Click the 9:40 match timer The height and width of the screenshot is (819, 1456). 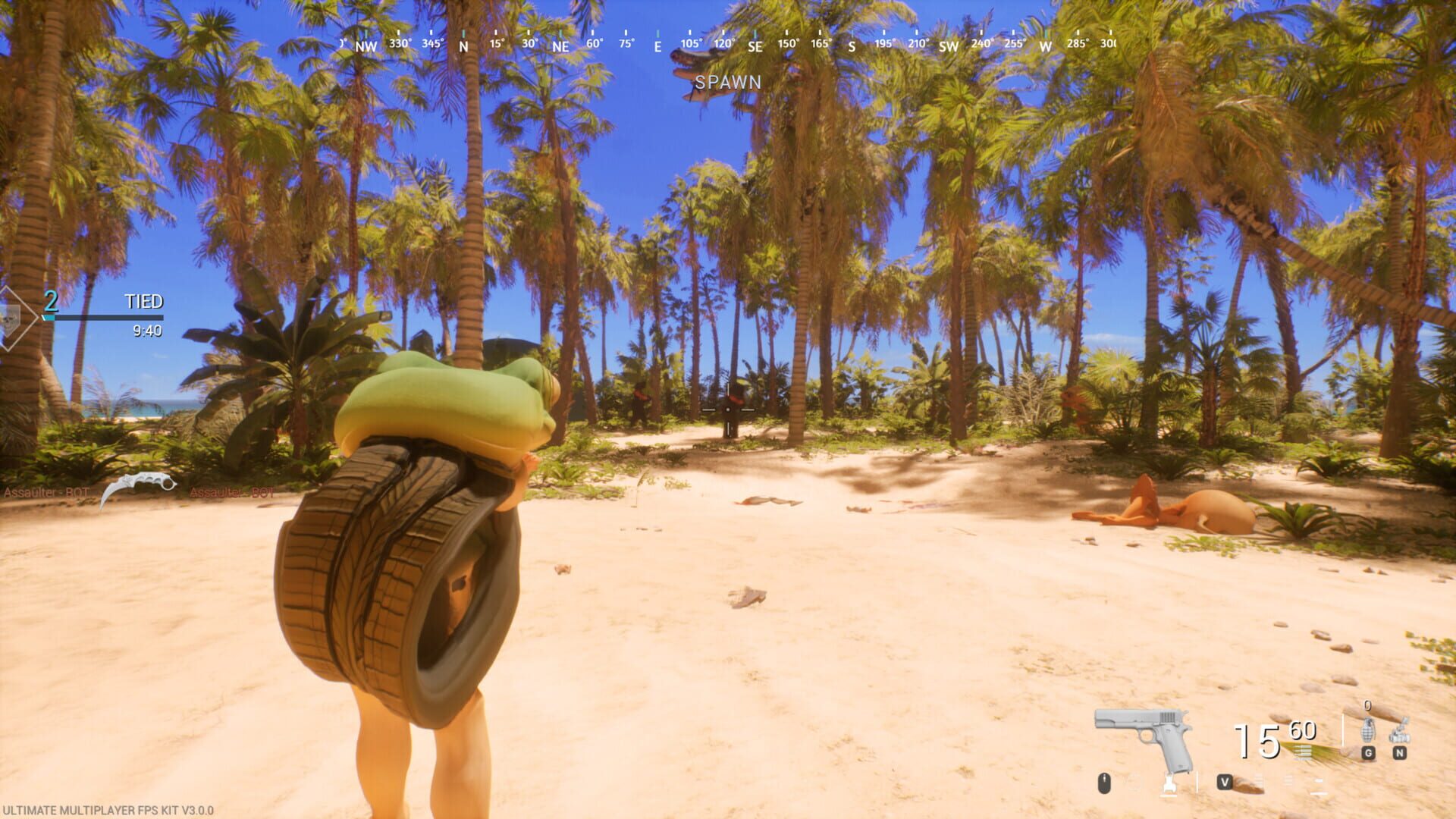(x=149, y=331)
